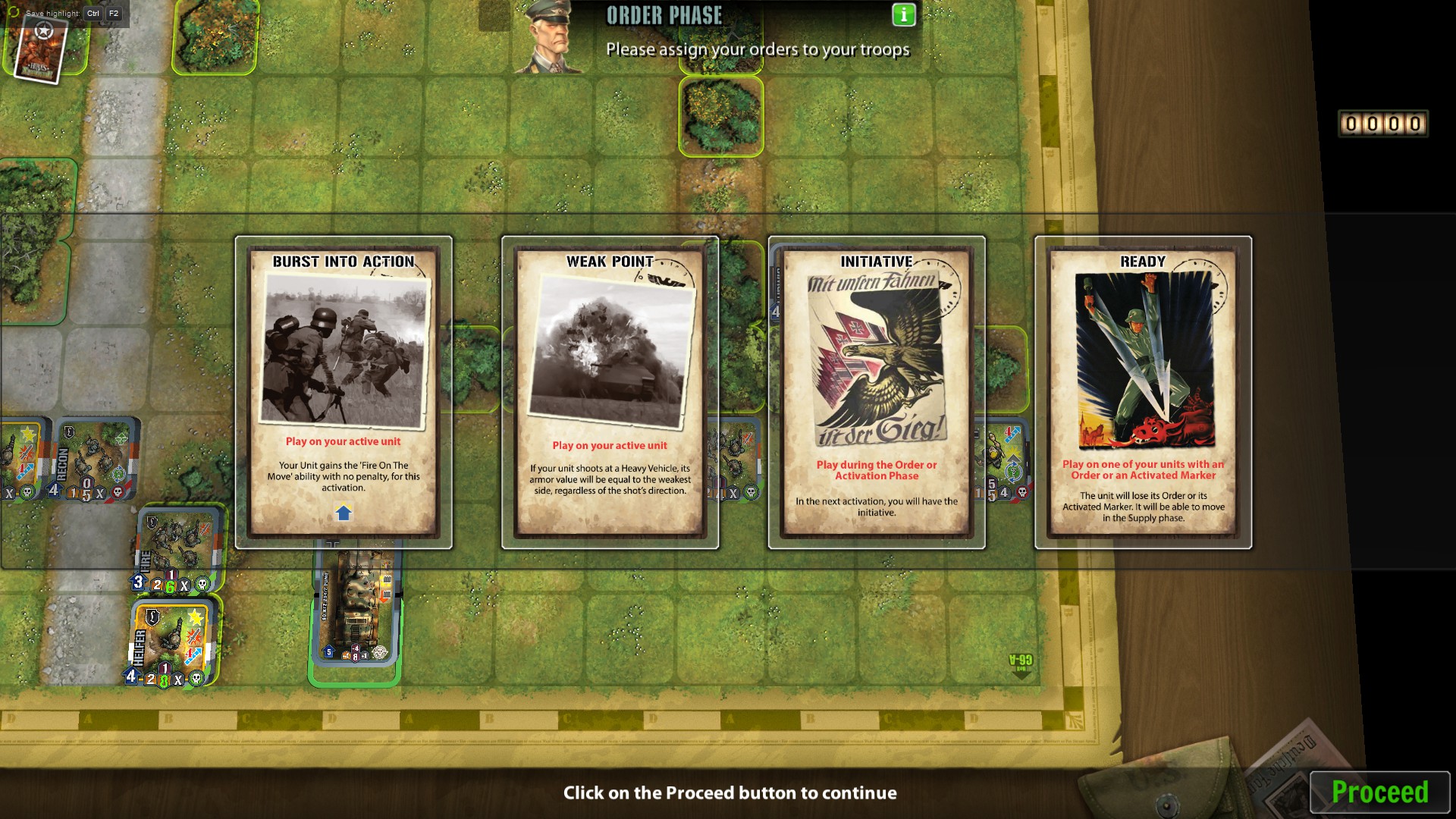
Task: Click the orange movement arrow on the vehicle token
Action: [384, 596]
